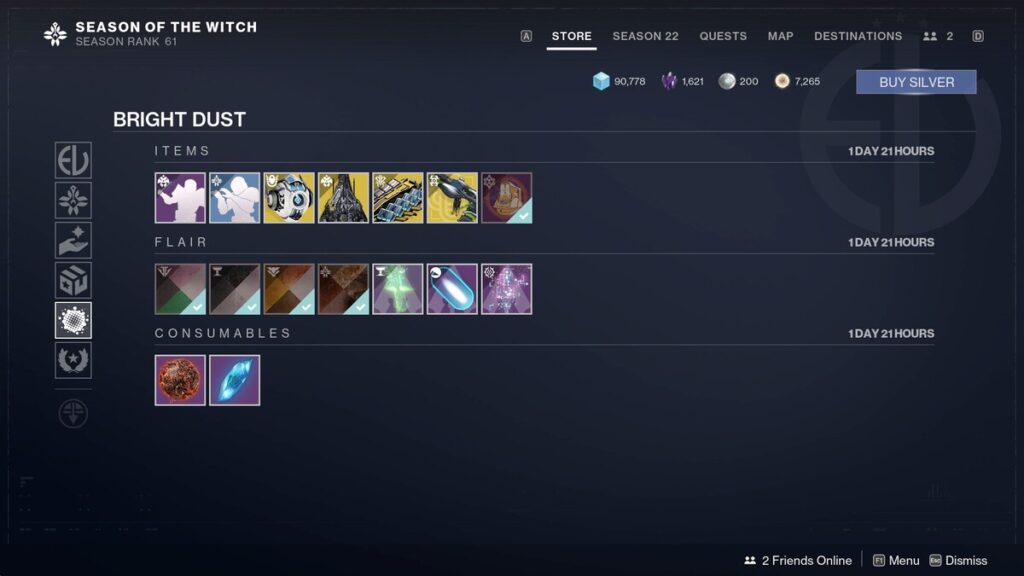The height and width of the screenshot is (576, 1024).
Task: Choose the flower emblem seasonal category
Action: click(x=73, y=200)
